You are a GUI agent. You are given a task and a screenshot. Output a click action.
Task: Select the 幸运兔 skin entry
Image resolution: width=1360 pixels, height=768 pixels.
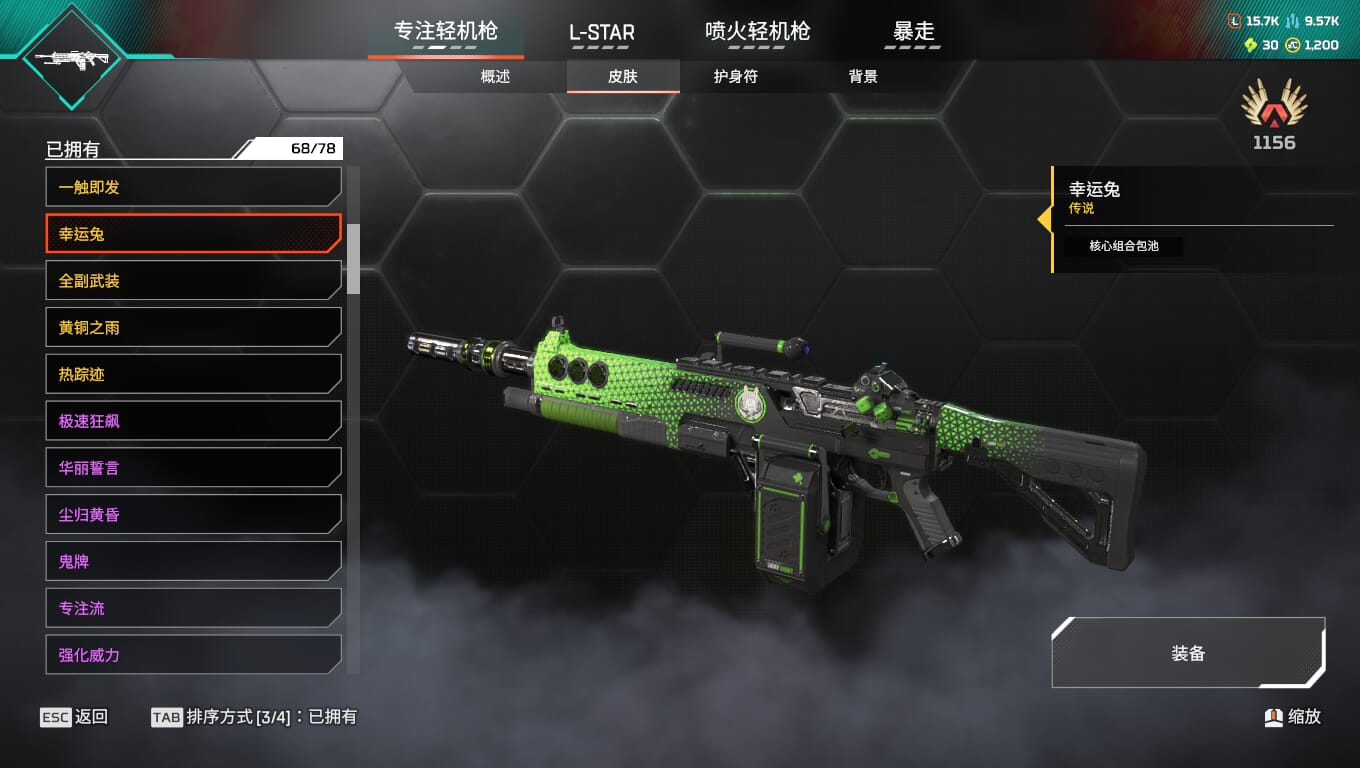(193, 234)
